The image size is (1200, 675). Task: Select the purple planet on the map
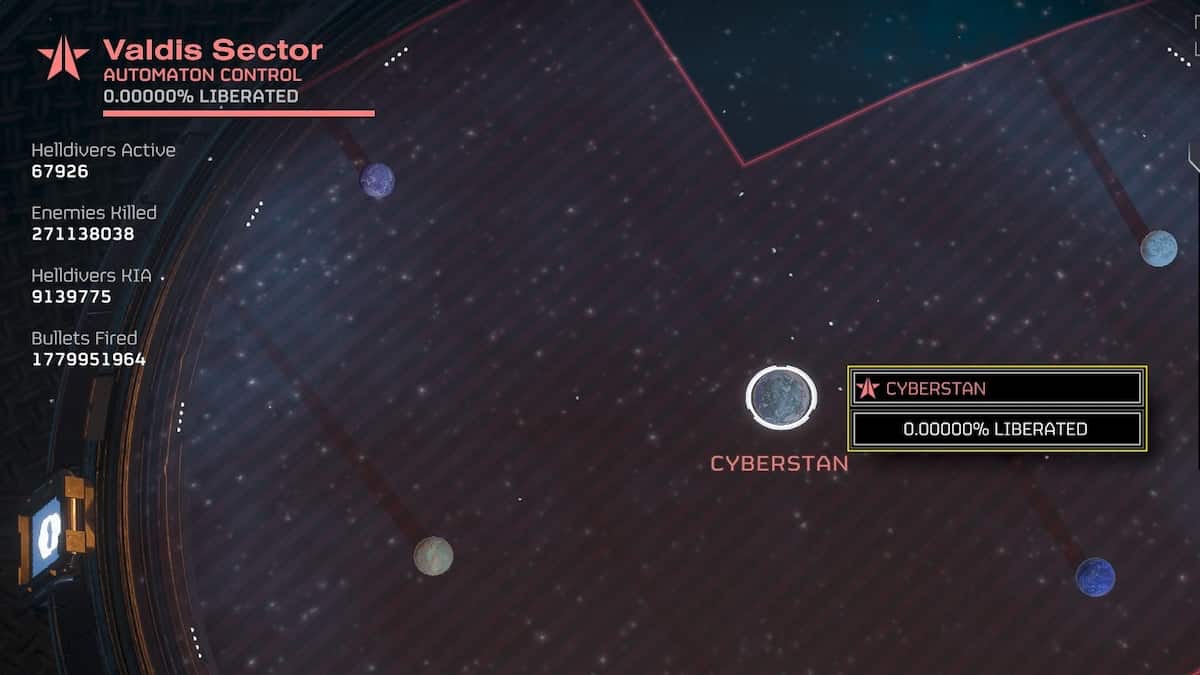coord(377,181)
